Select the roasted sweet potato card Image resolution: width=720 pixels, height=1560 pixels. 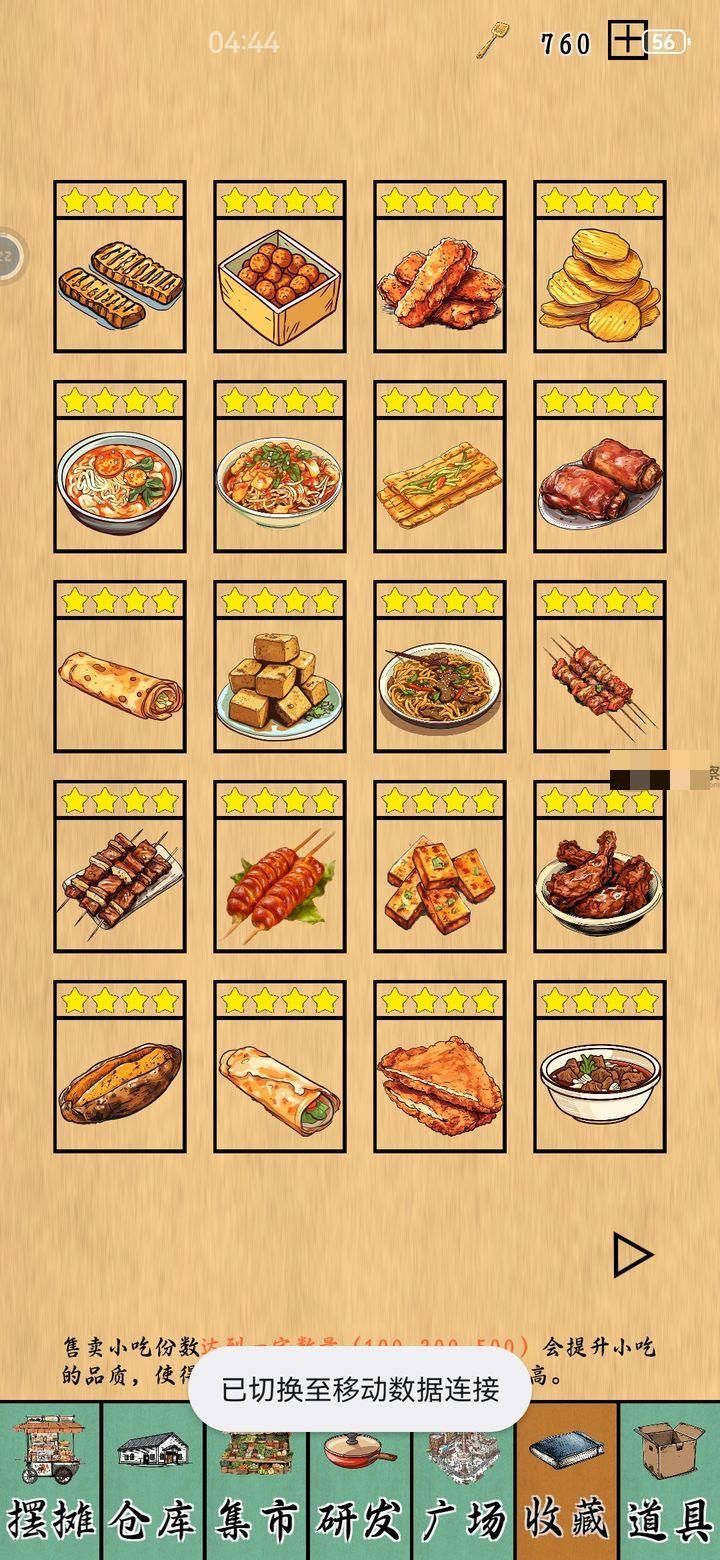pos(119,1067)
